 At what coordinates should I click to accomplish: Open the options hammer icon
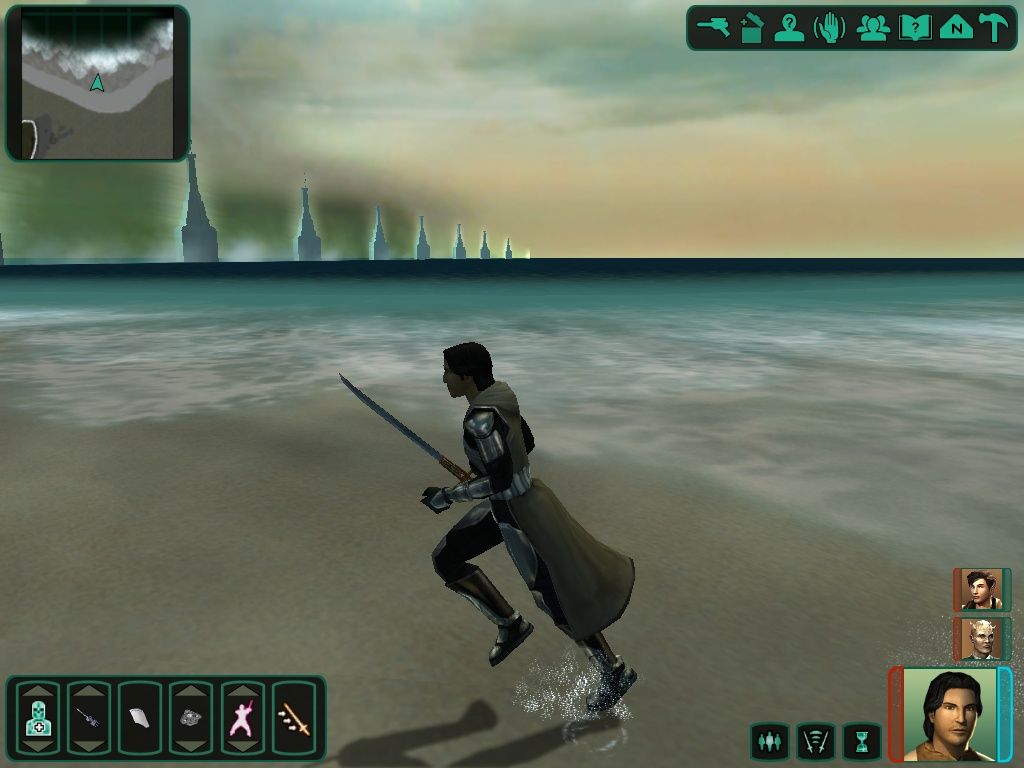pyautogui.click(x=993, y=28)
